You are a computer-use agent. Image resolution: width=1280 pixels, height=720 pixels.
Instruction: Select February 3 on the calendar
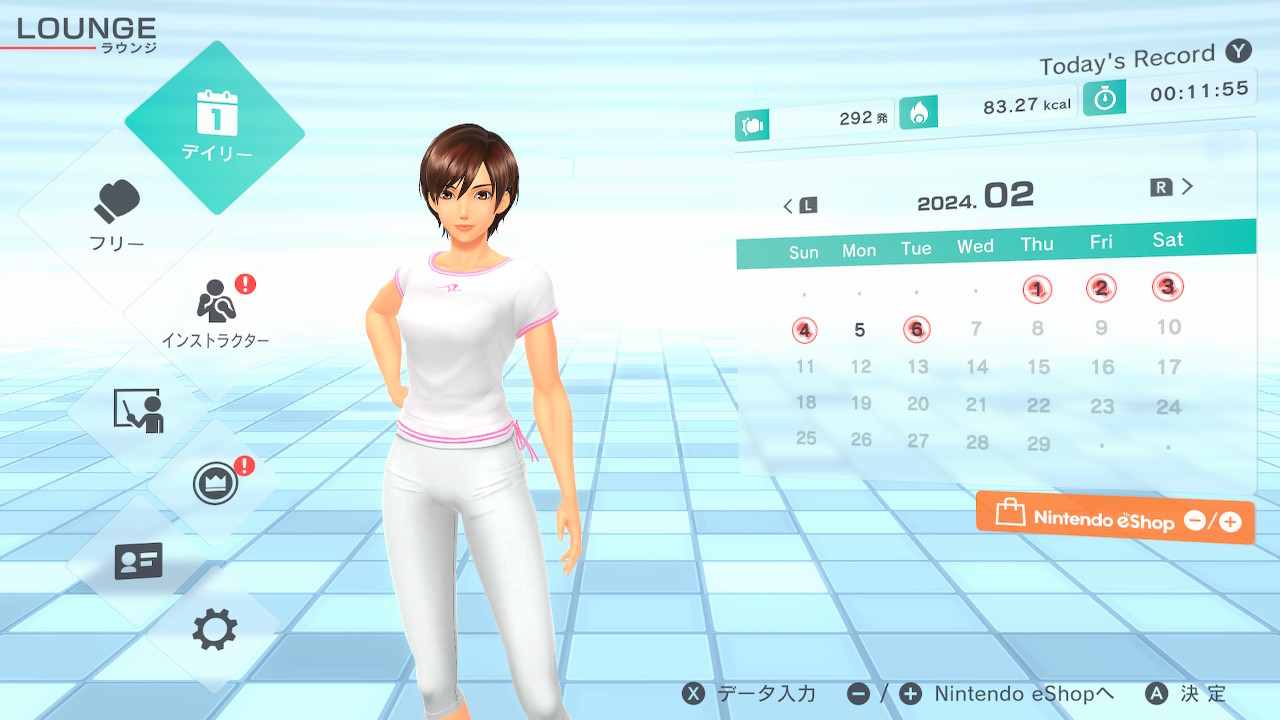pyautogui.click(x=1167, y=287)
